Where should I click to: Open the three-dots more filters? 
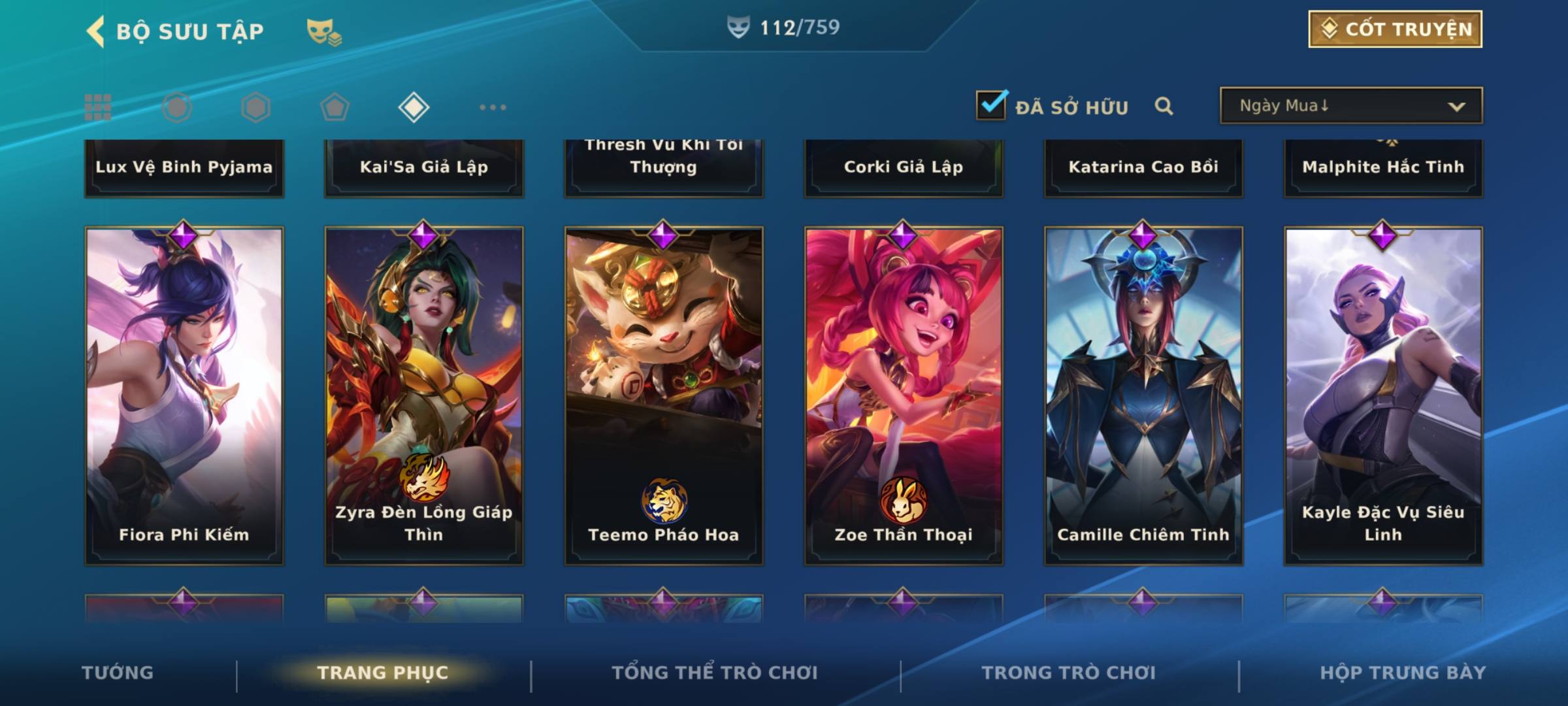[x=493, y=107]
